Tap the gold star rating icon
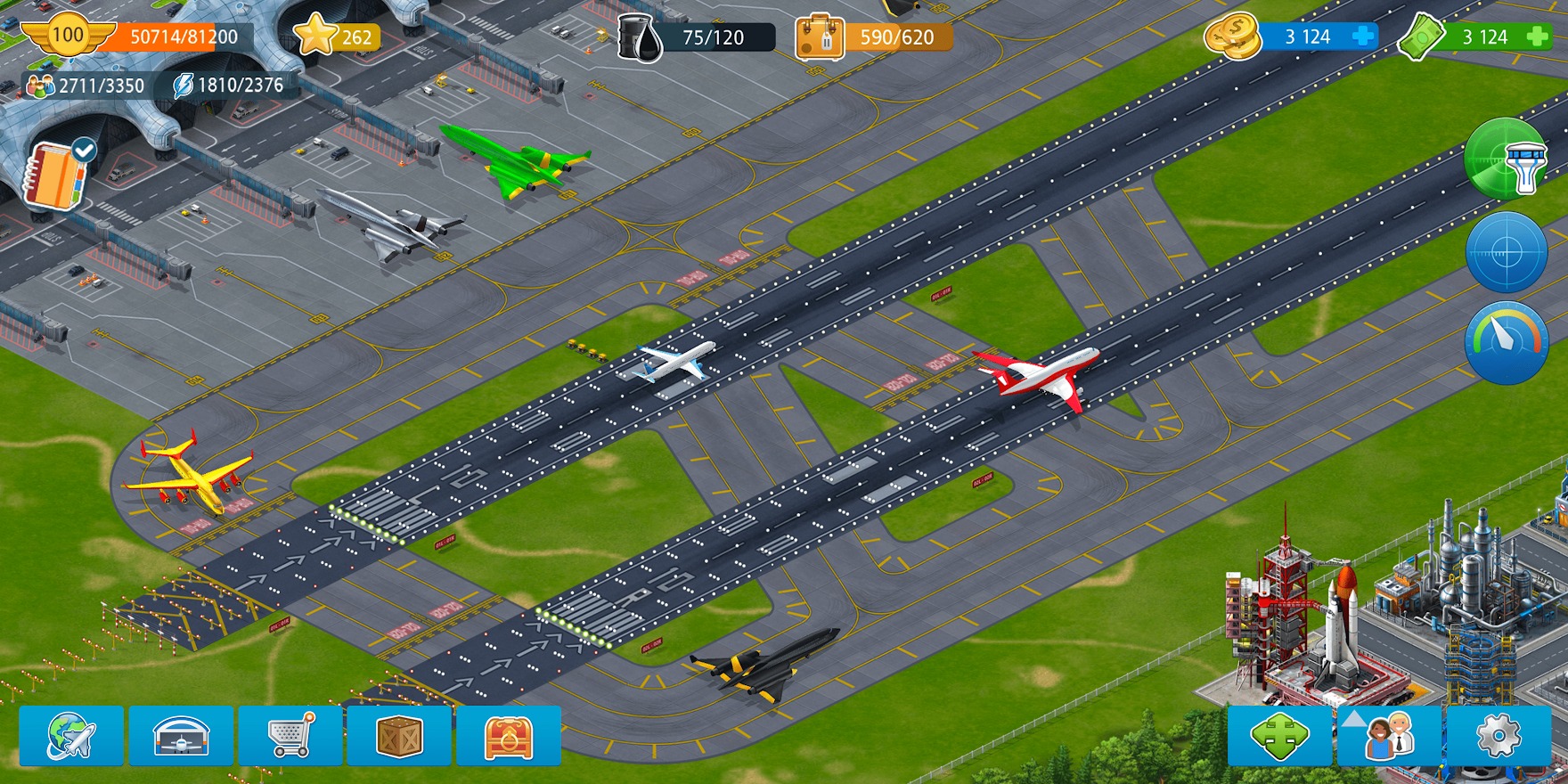The image size is (1568, 784). coord(314,36)
